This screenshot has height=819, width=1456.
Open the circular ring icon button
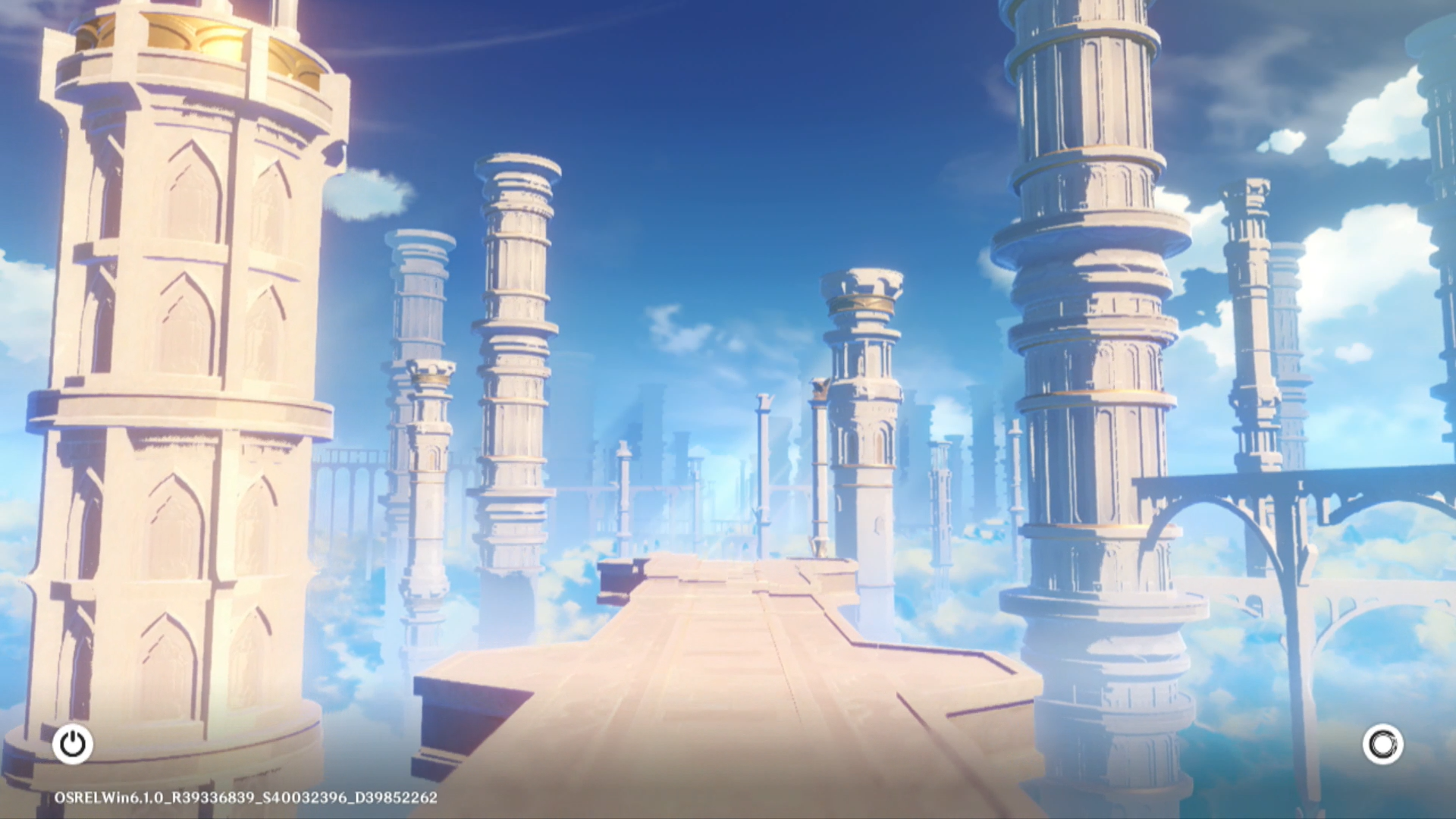pos(1382,744)
